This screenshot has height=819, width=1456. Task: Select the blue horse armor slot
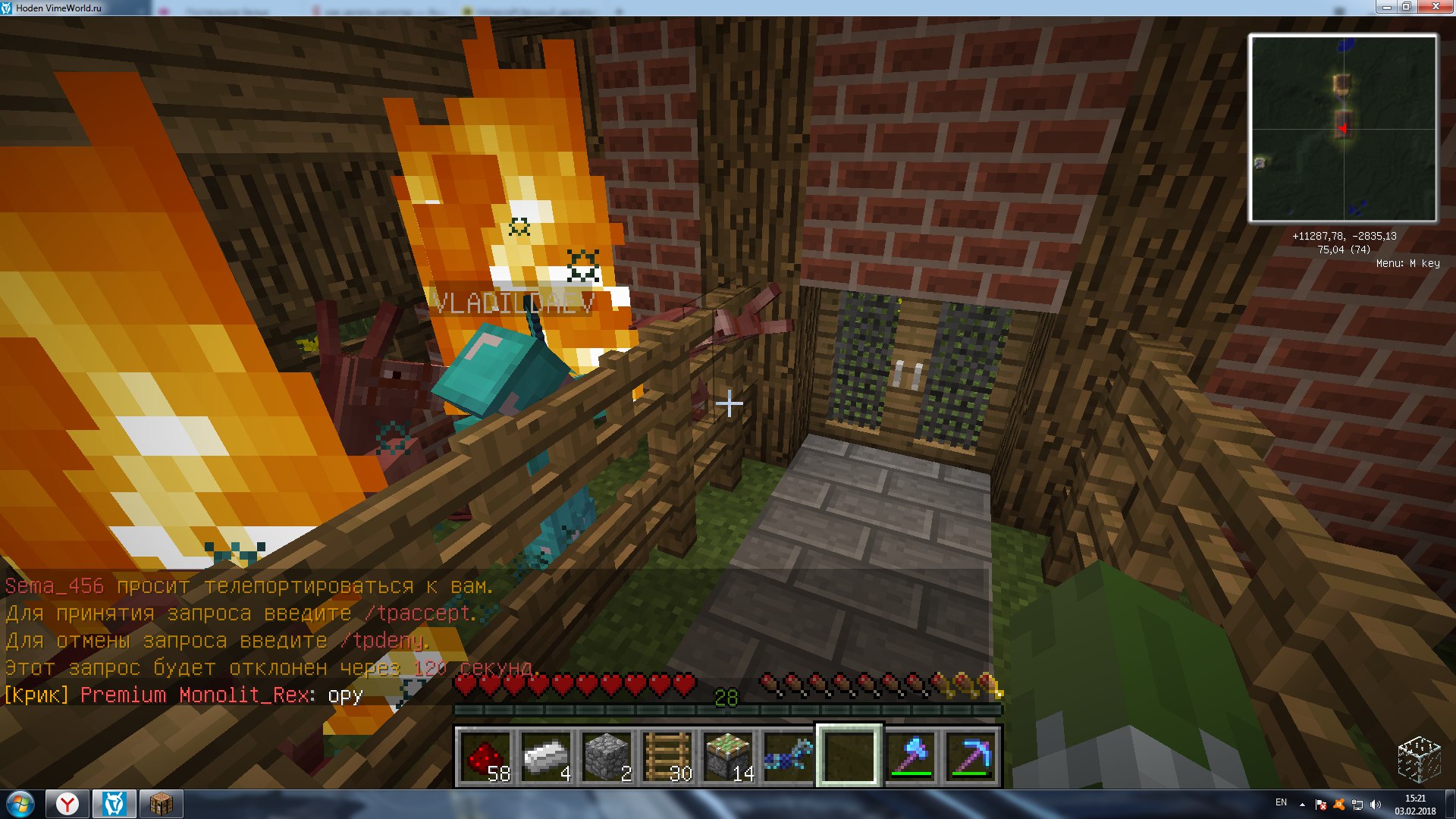tap(789, 756)
